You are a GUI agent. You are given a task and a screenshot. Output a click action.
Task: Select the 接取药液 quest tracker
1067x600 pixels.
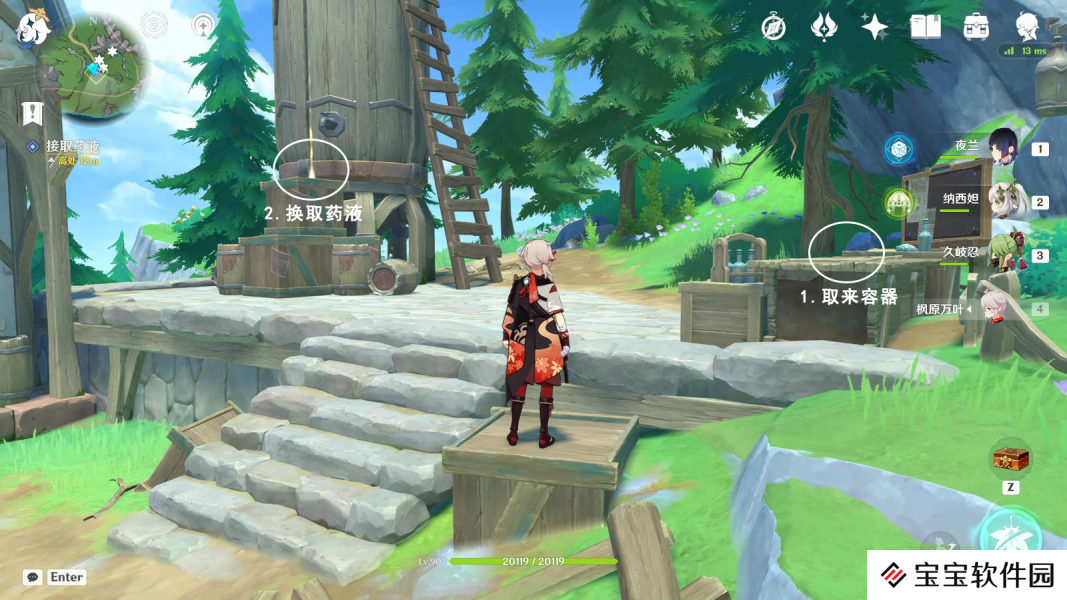(72, 146)
